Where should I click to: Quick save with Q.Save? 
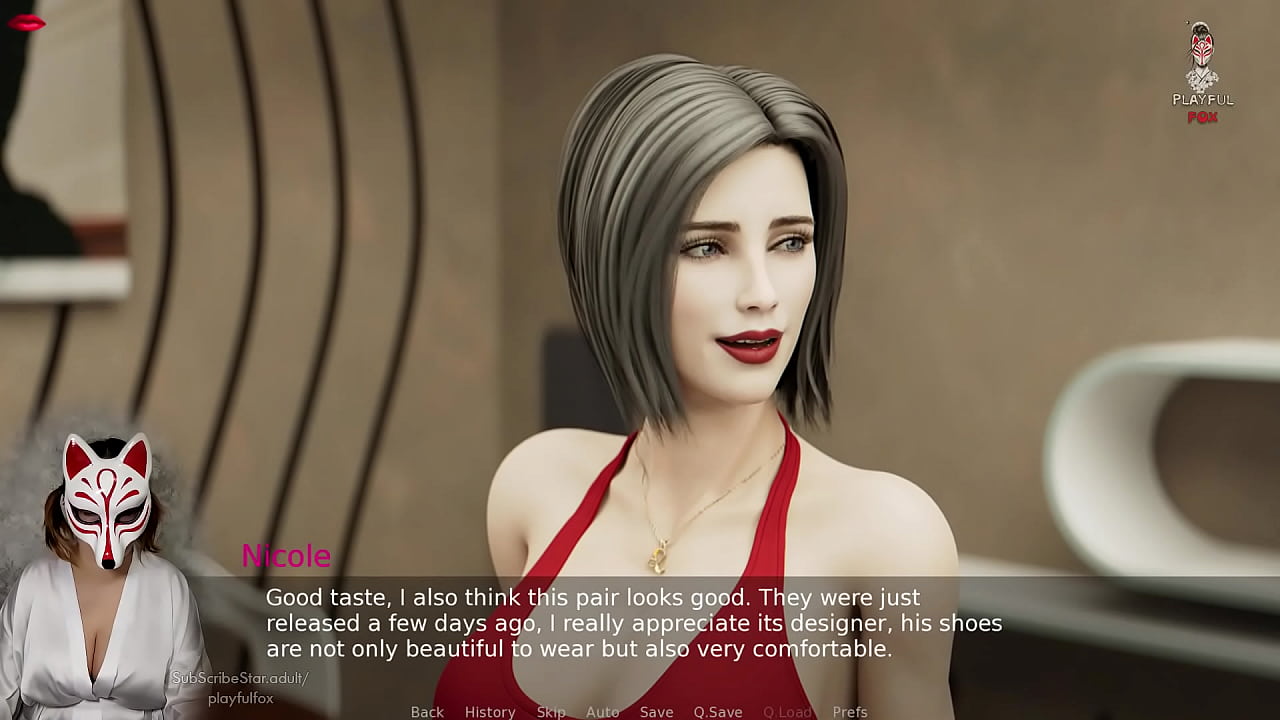pyautogui.click(x=718, y=712)
